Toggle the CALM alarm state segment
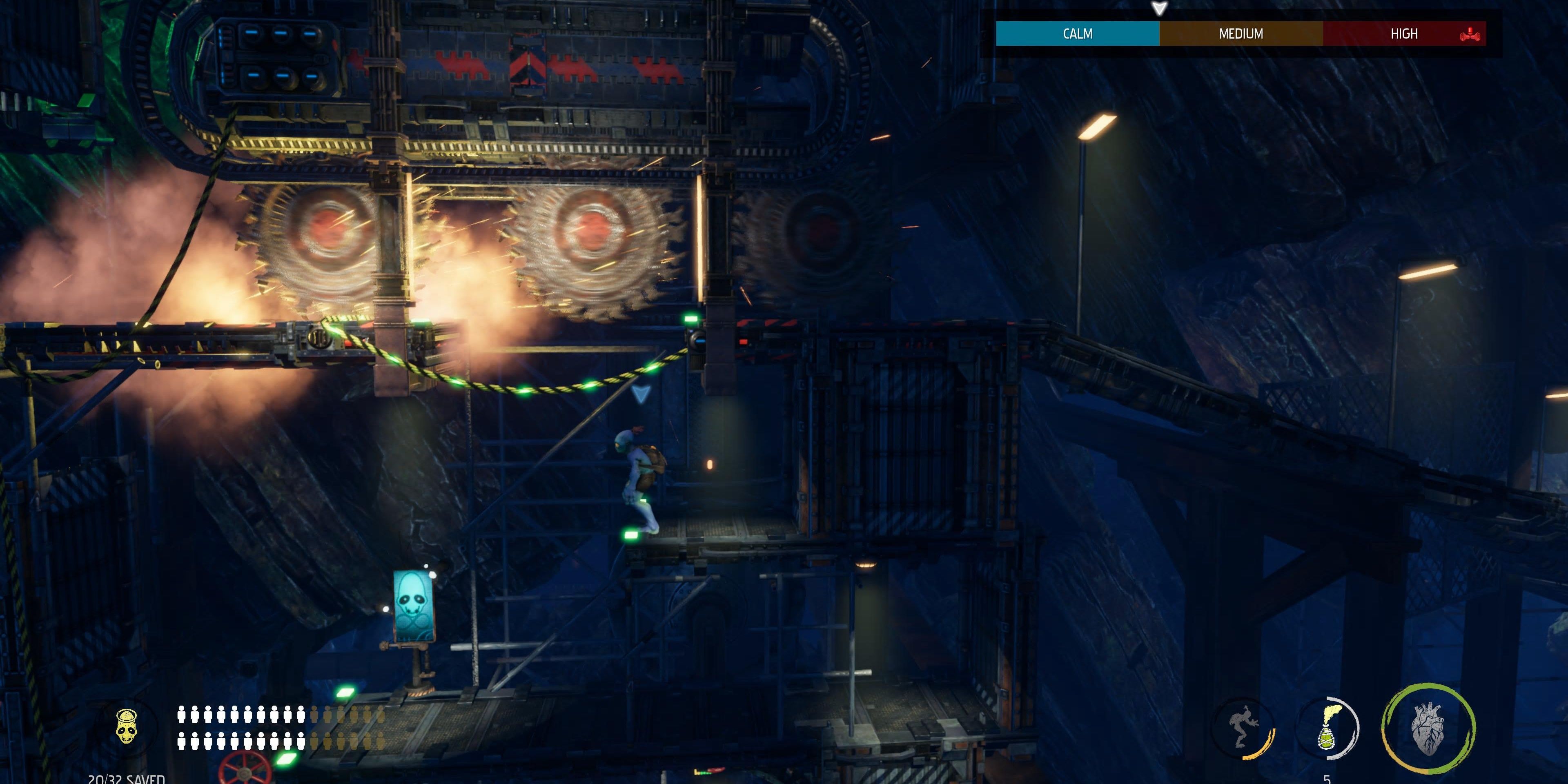 [1078, 33]
